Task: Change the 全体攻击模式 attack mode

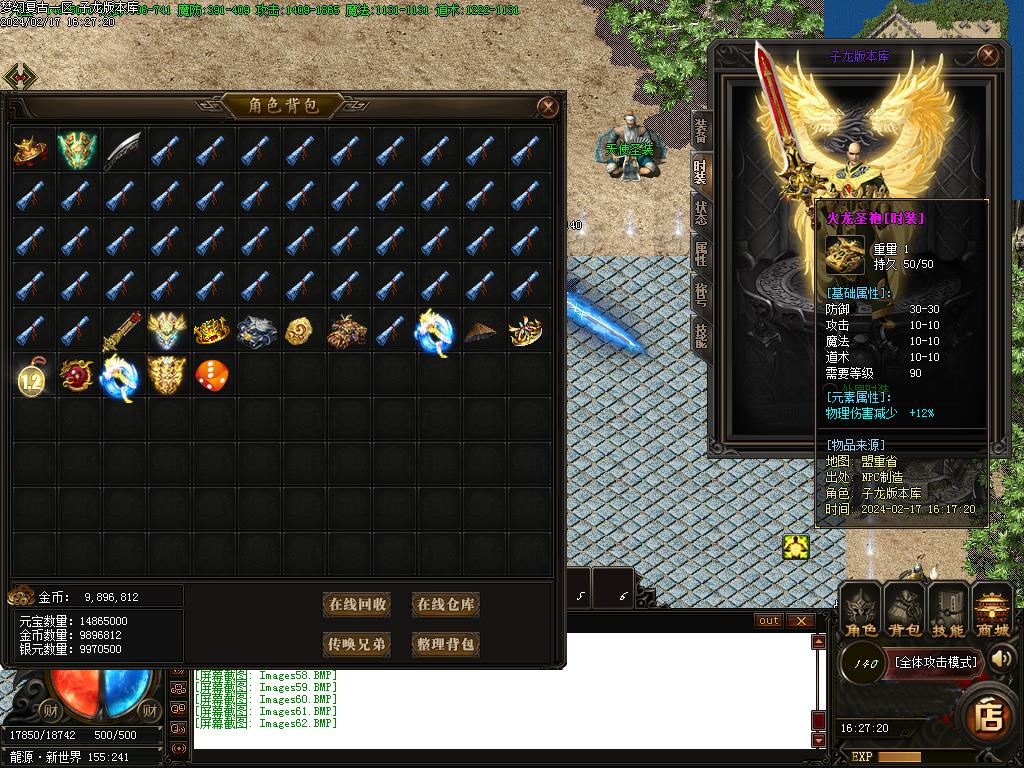Action: pos(935,661)
